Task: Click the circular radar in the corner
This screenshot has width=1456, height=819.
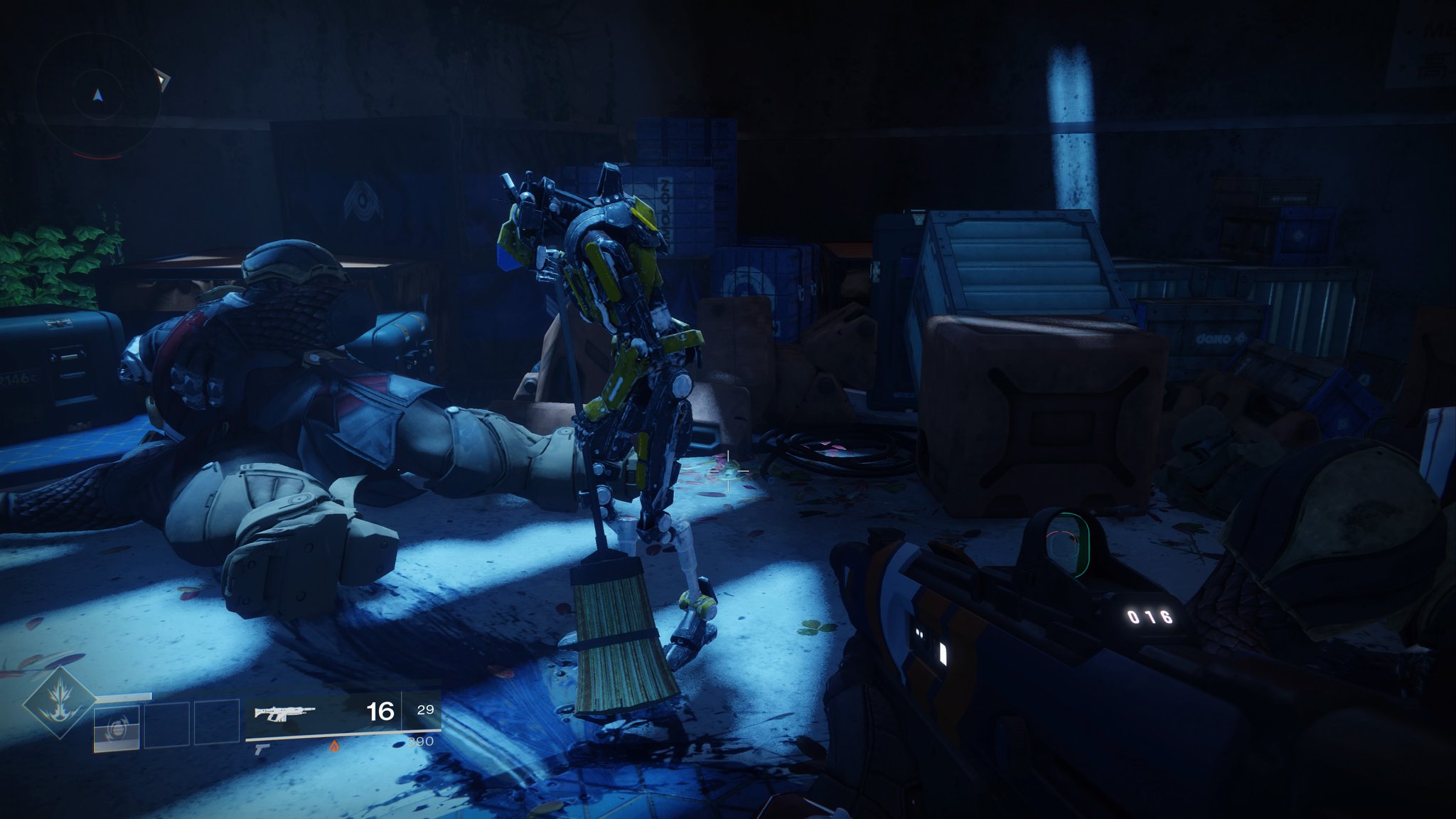Action: tap(98, 95)
